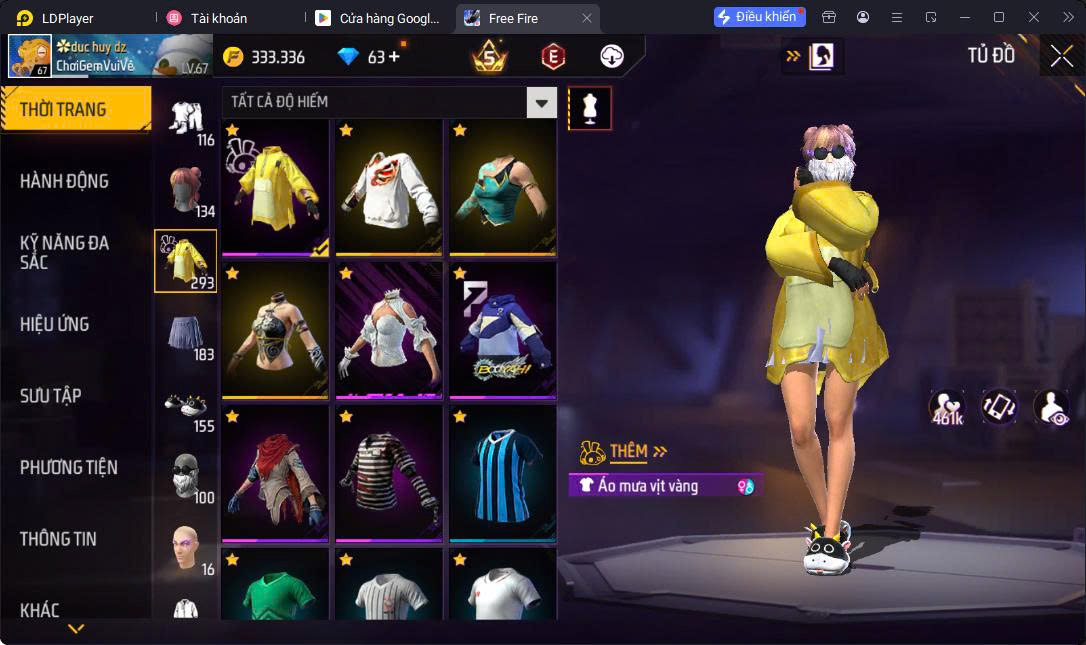This screenshot has width=1086, height=645.
Task: Switch to the Tài khoản LDPlayer tab
Action: tap(219, 18)
